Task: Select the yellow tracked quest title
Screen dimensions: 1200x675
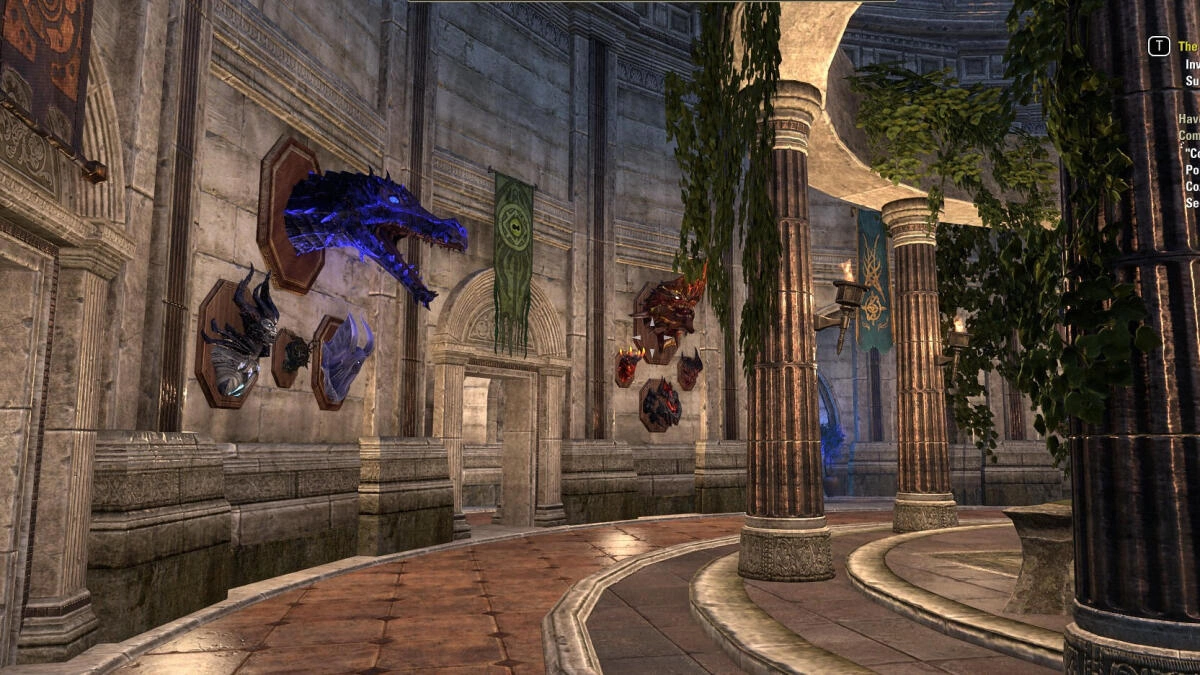Action: pos(1188,46)
